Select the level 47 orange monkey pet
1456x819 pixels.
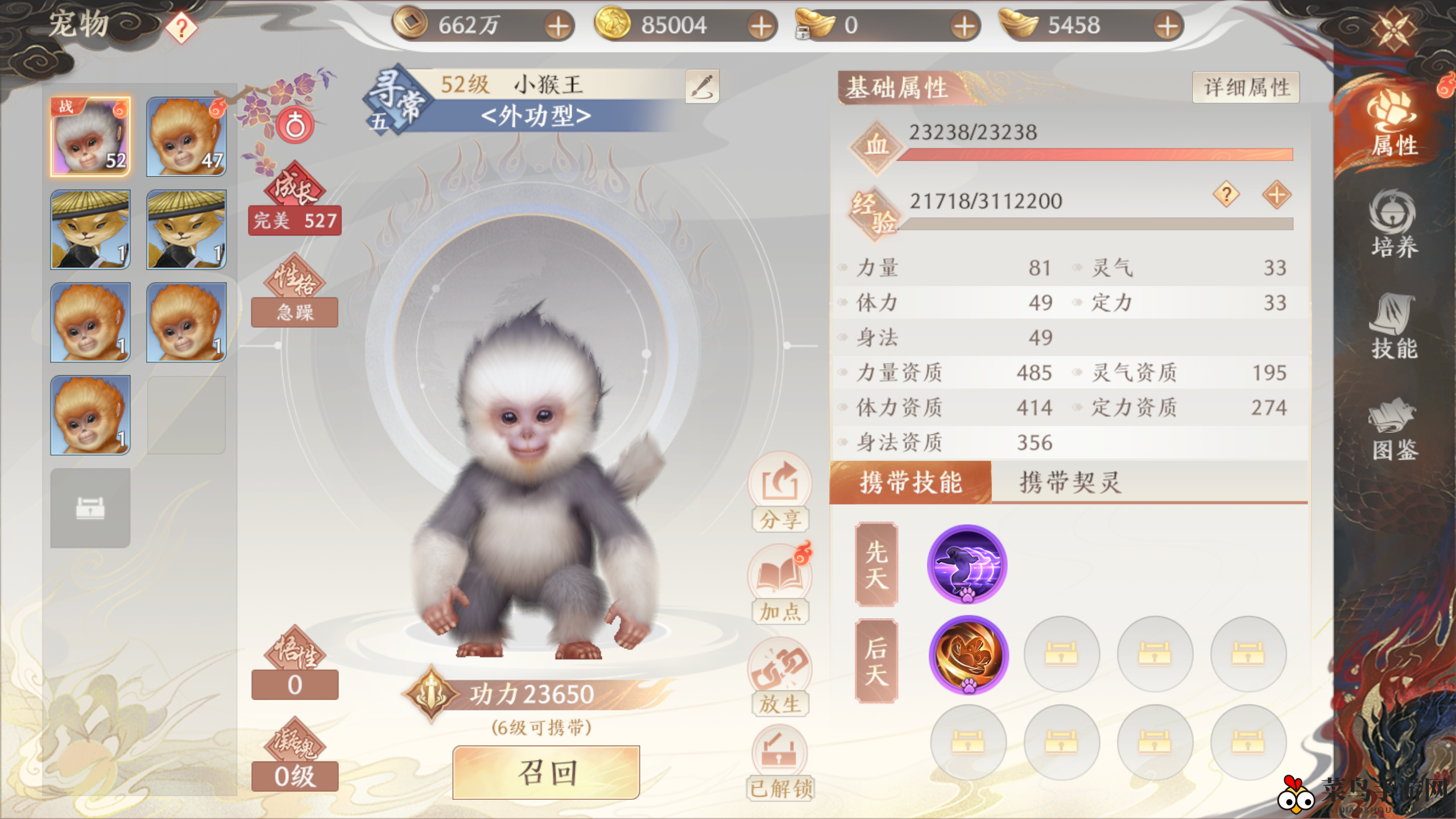[x=186, y=136]
